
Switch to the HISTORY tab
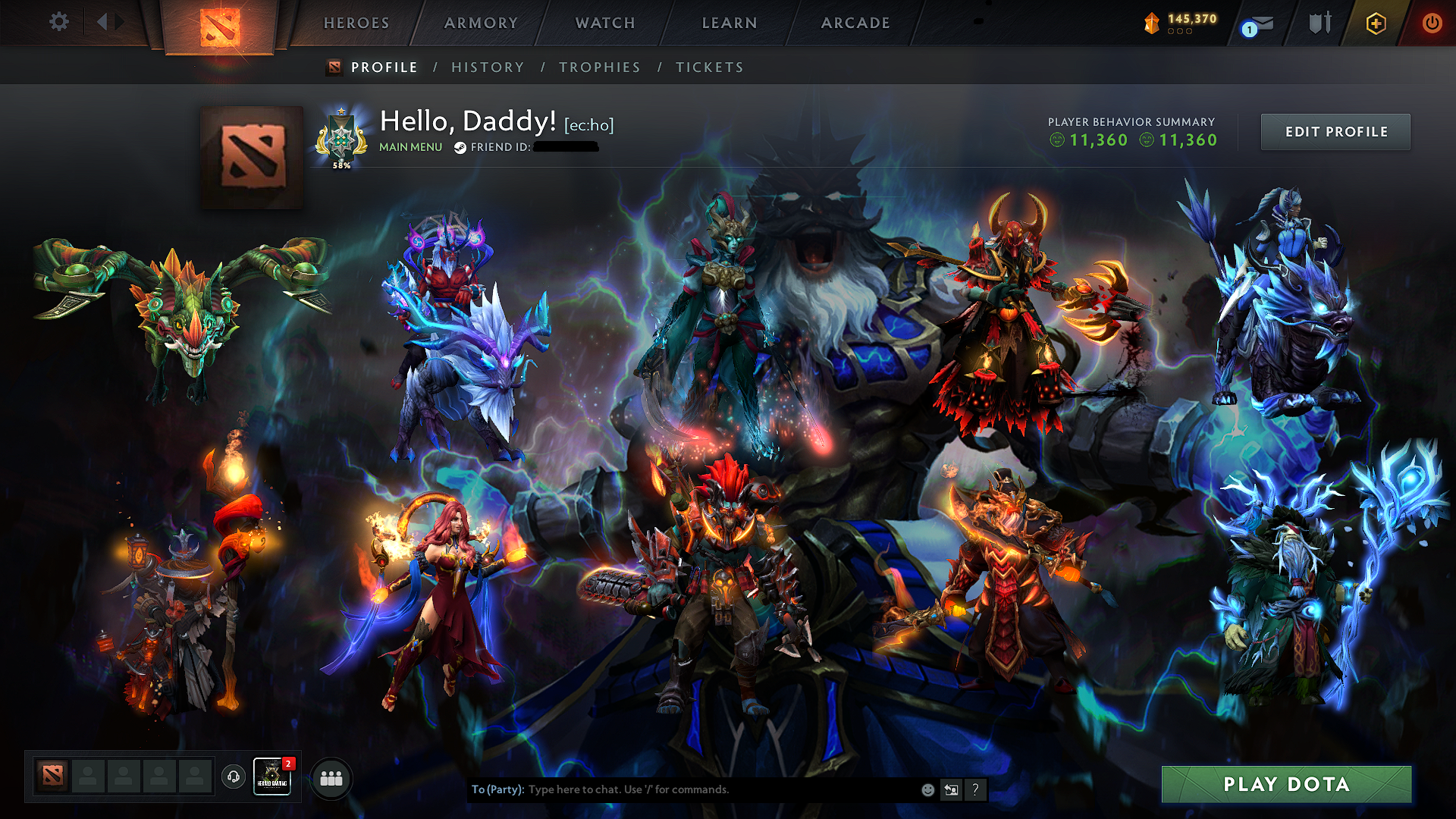(488, 67)
